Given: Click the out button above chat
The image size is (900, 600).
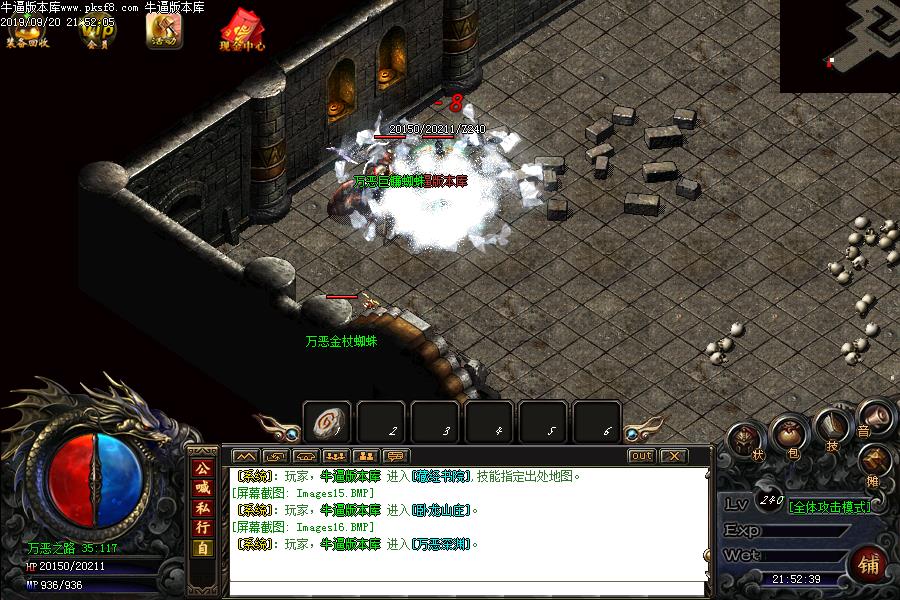Looking at the screenshot, I should click(x=641, y=456).
